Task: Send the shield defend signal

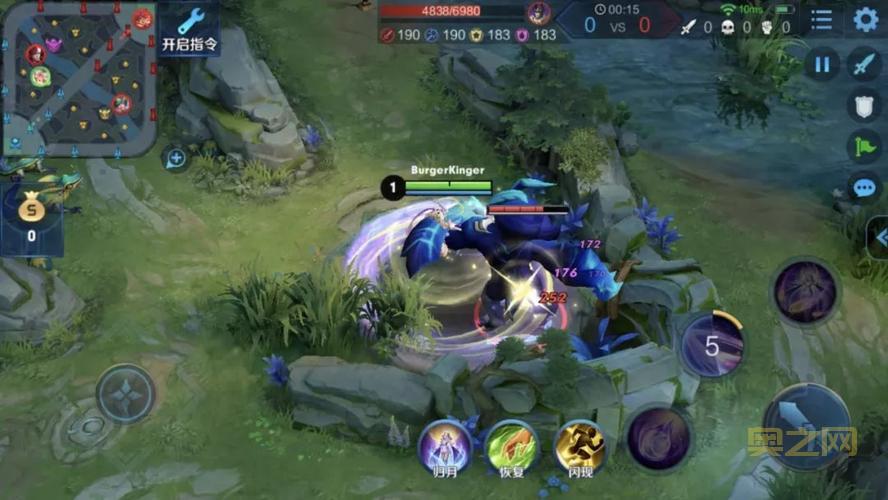Action: [x=864, y=106]
